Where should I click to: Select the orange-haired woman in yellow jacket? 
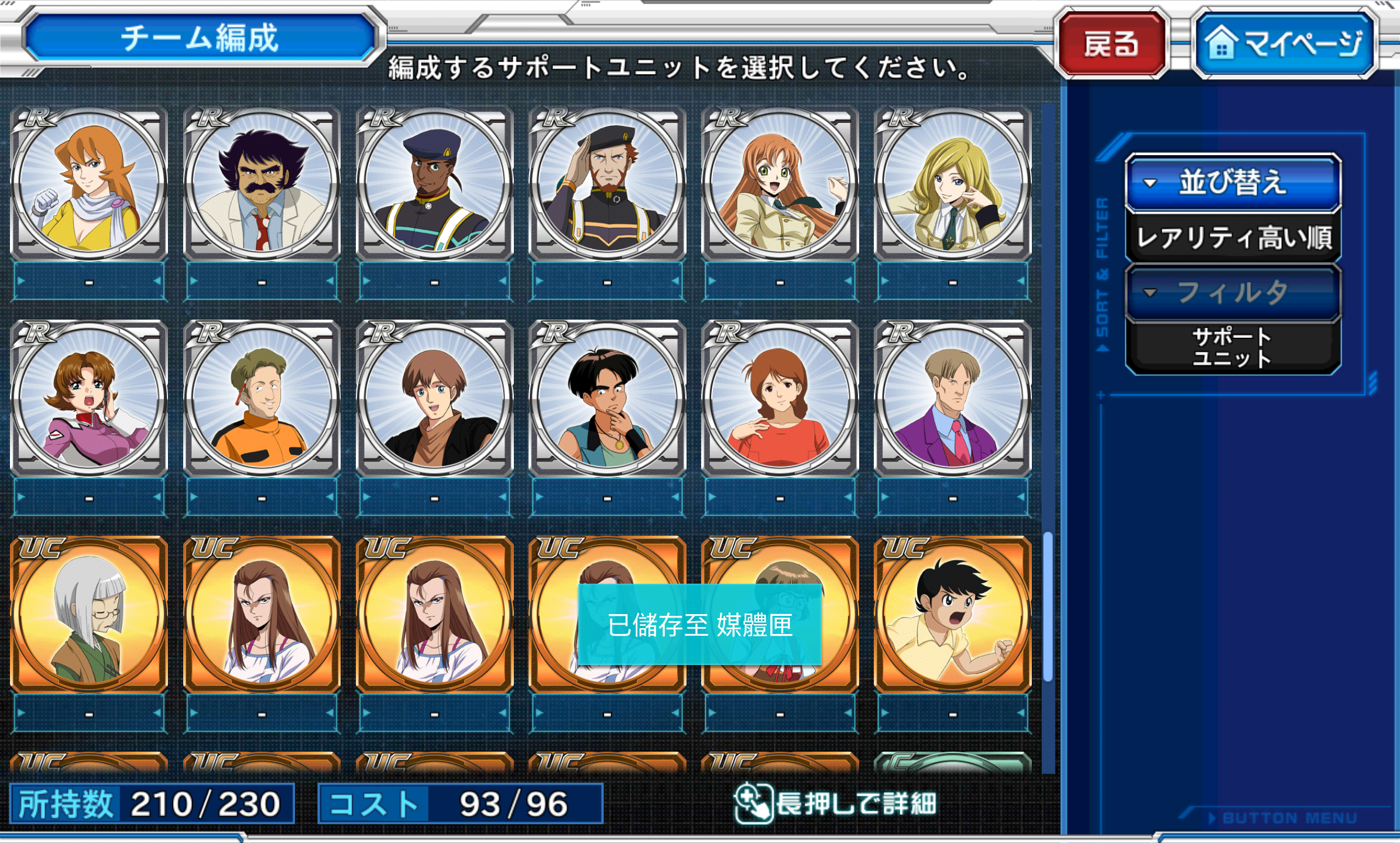coord(89,183)
